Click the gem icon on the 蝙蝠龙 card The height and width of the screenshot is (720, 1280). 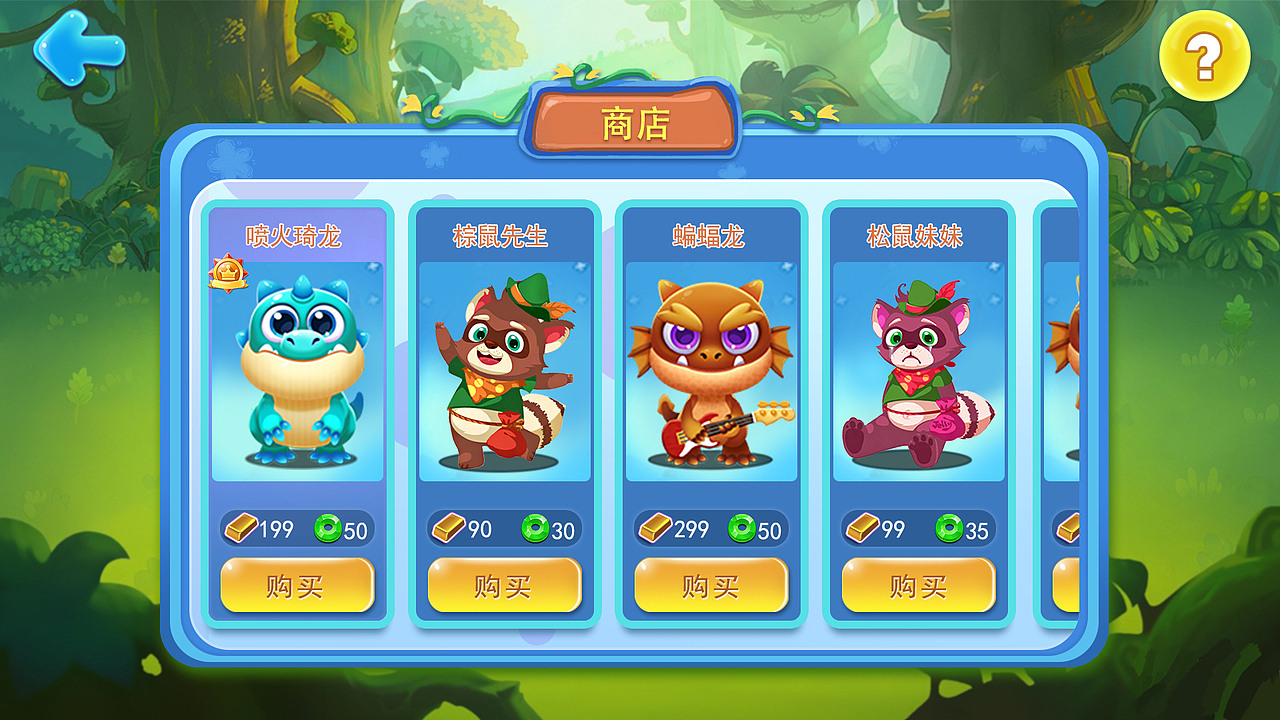pos(744,528)
